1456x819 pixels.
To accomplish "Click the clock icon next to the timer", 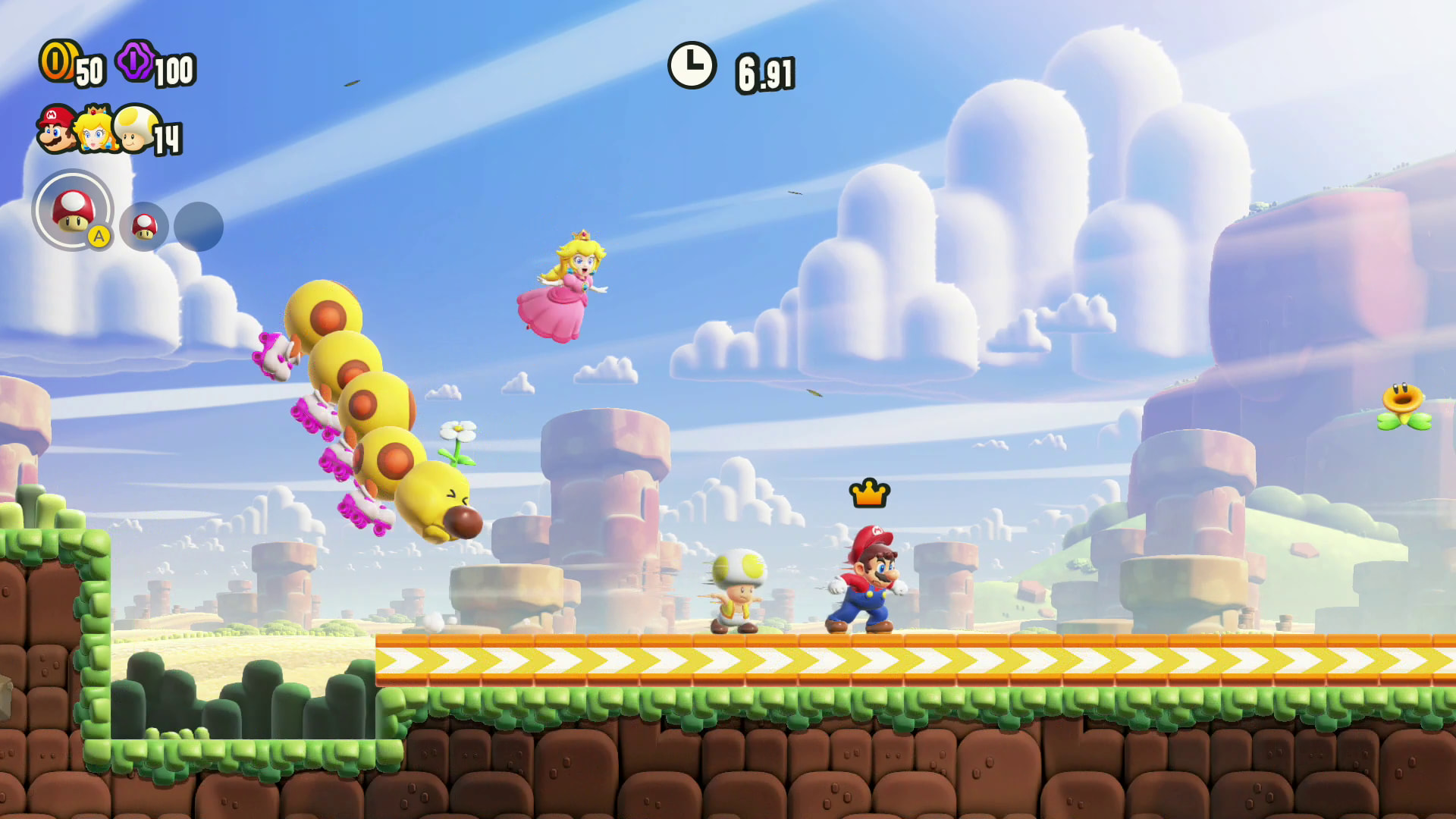I will pos(692,67).
